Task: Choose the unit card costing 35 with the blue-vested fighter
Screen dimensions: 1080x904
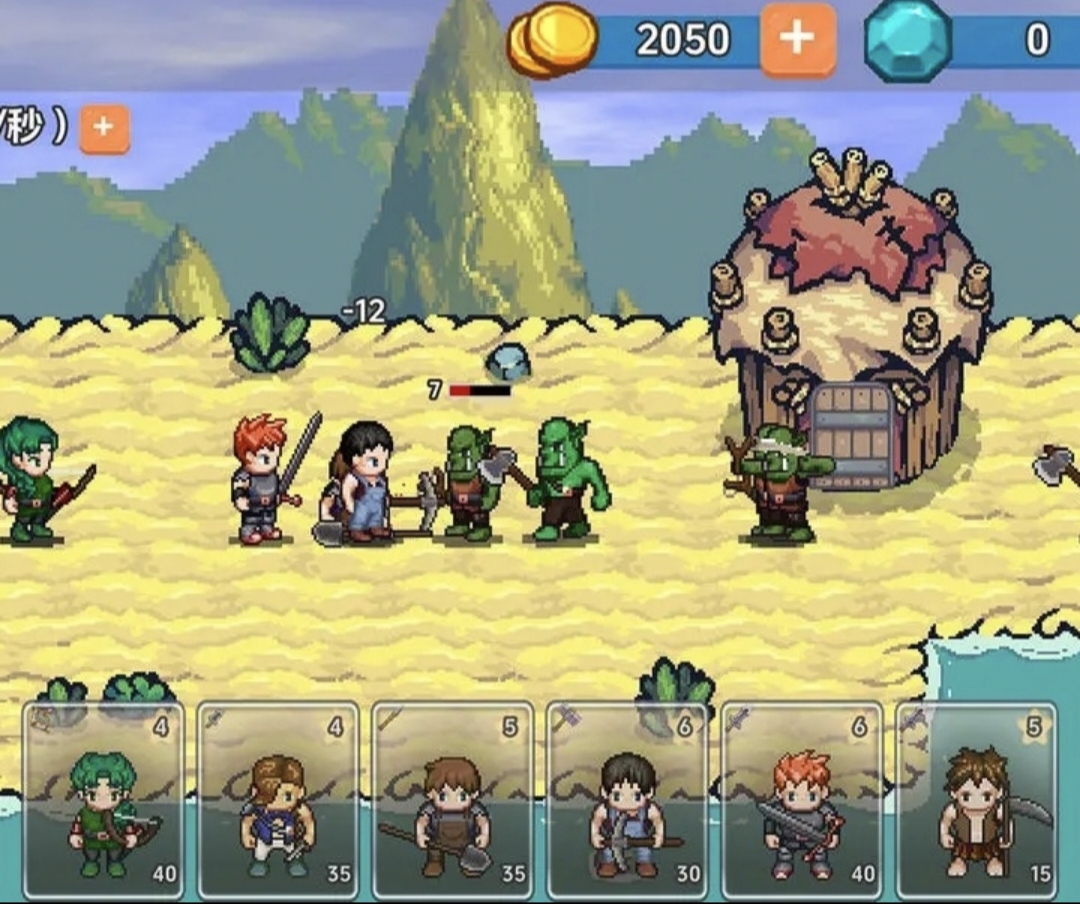Action: click(x=278, y=800)
